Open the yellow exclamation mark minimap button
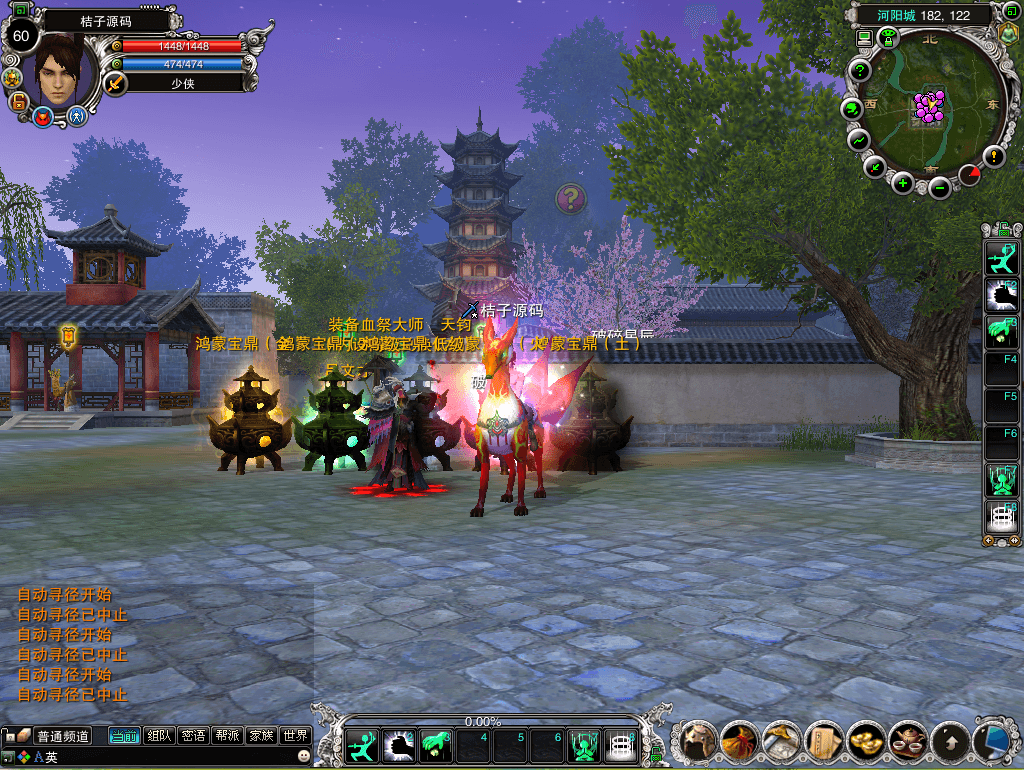 [993, 156]
